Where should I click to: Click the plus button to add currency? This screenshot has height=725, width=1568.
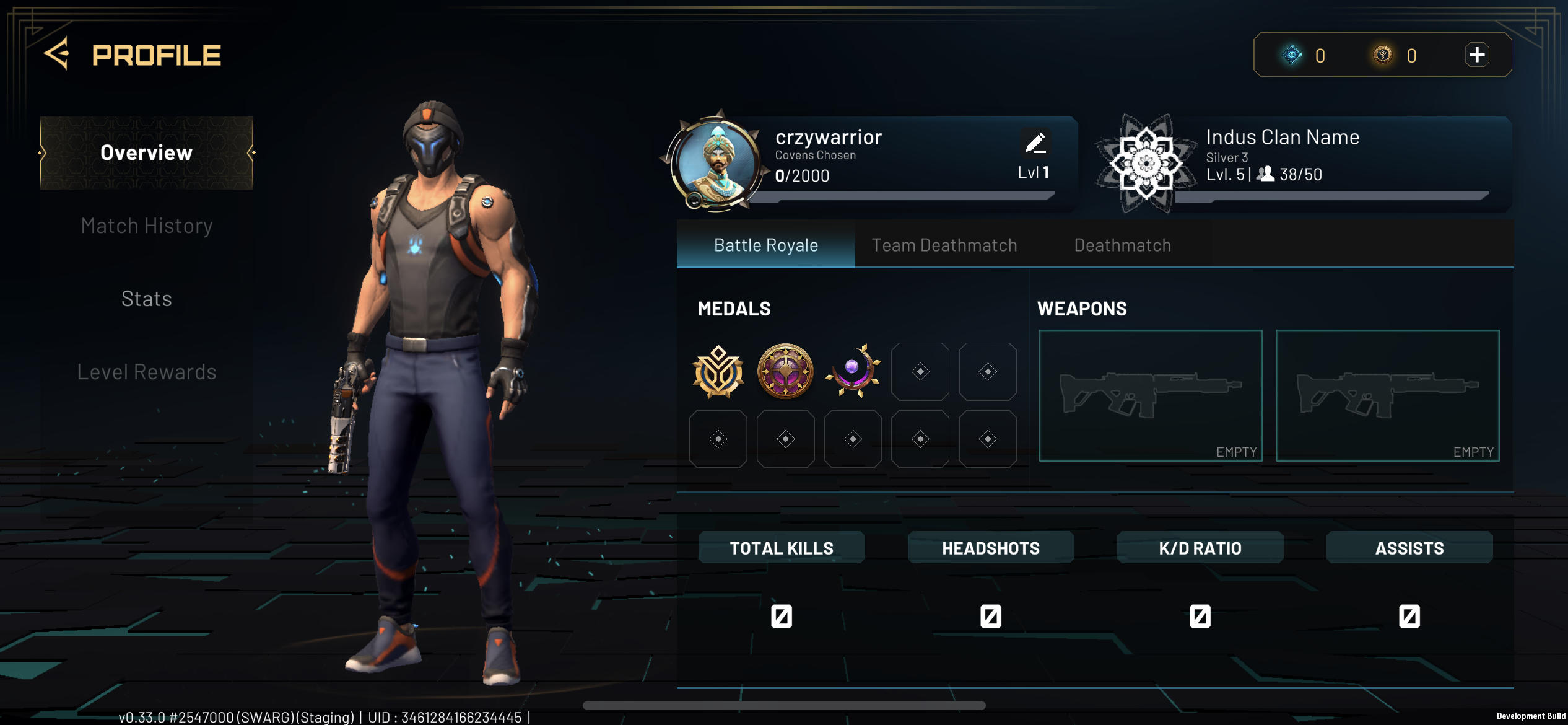click(x=1476, y=55)
